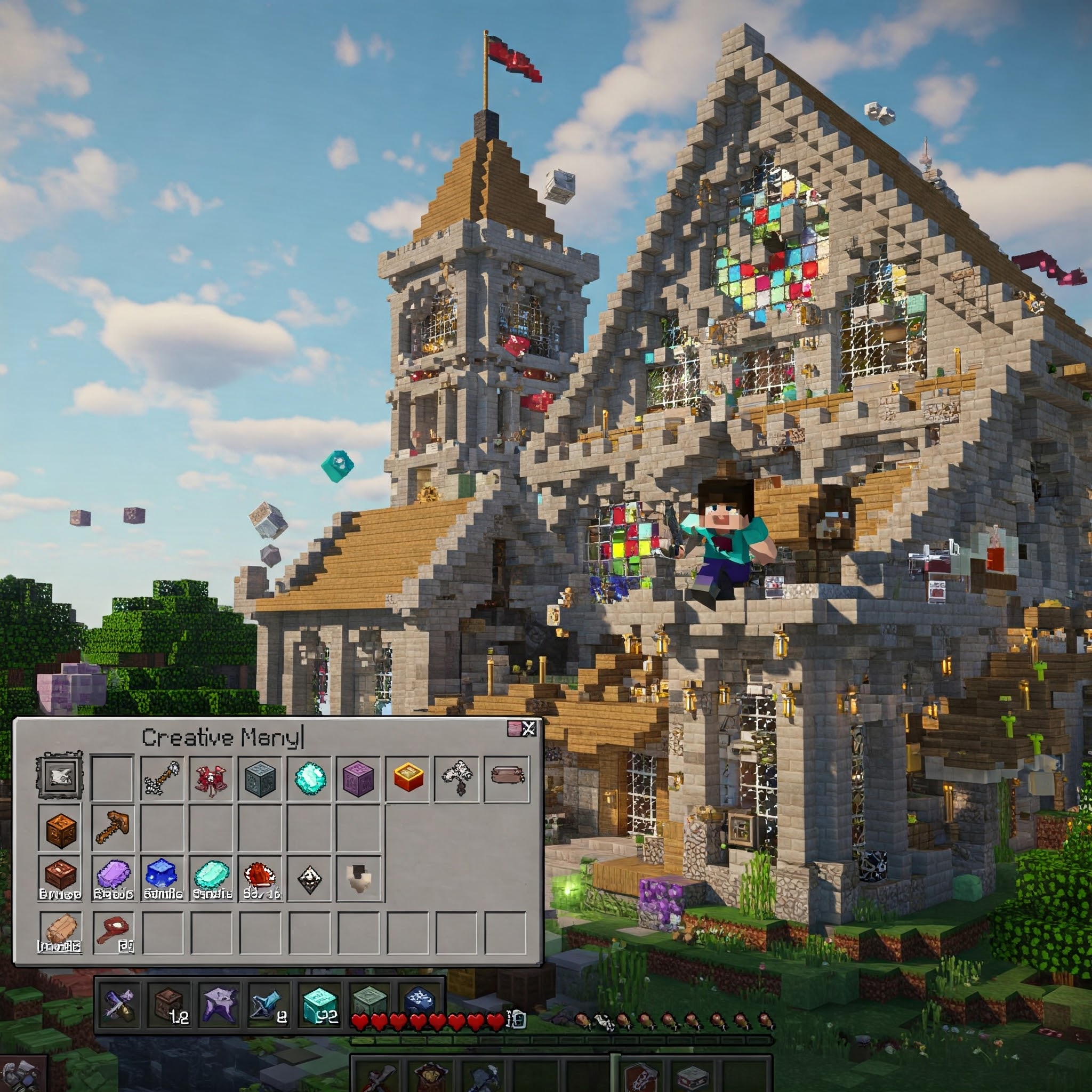This screenshot has width=1092, height=1092.
Task: Choose the pinkish-brown sign item
Action: (507, 776)
